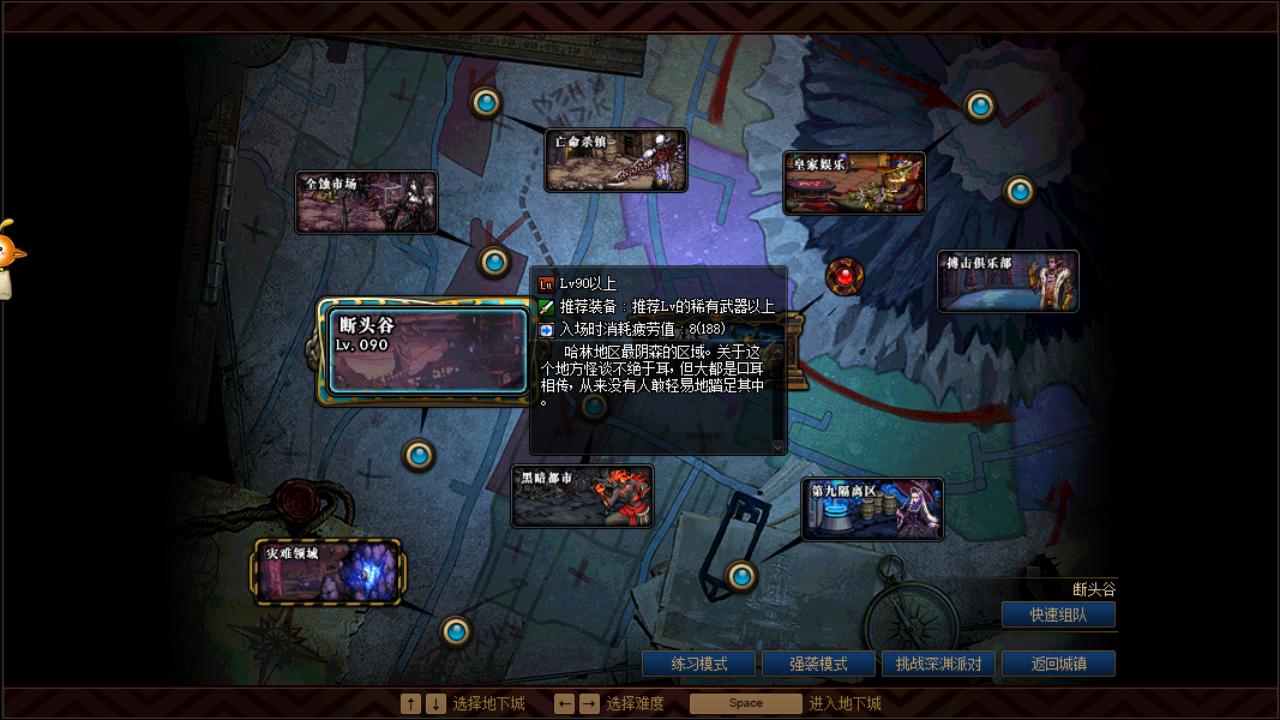Return to town with 返回城镇
The width and height of the screenshot is (1280, 720).
[x=1059, y=663]
